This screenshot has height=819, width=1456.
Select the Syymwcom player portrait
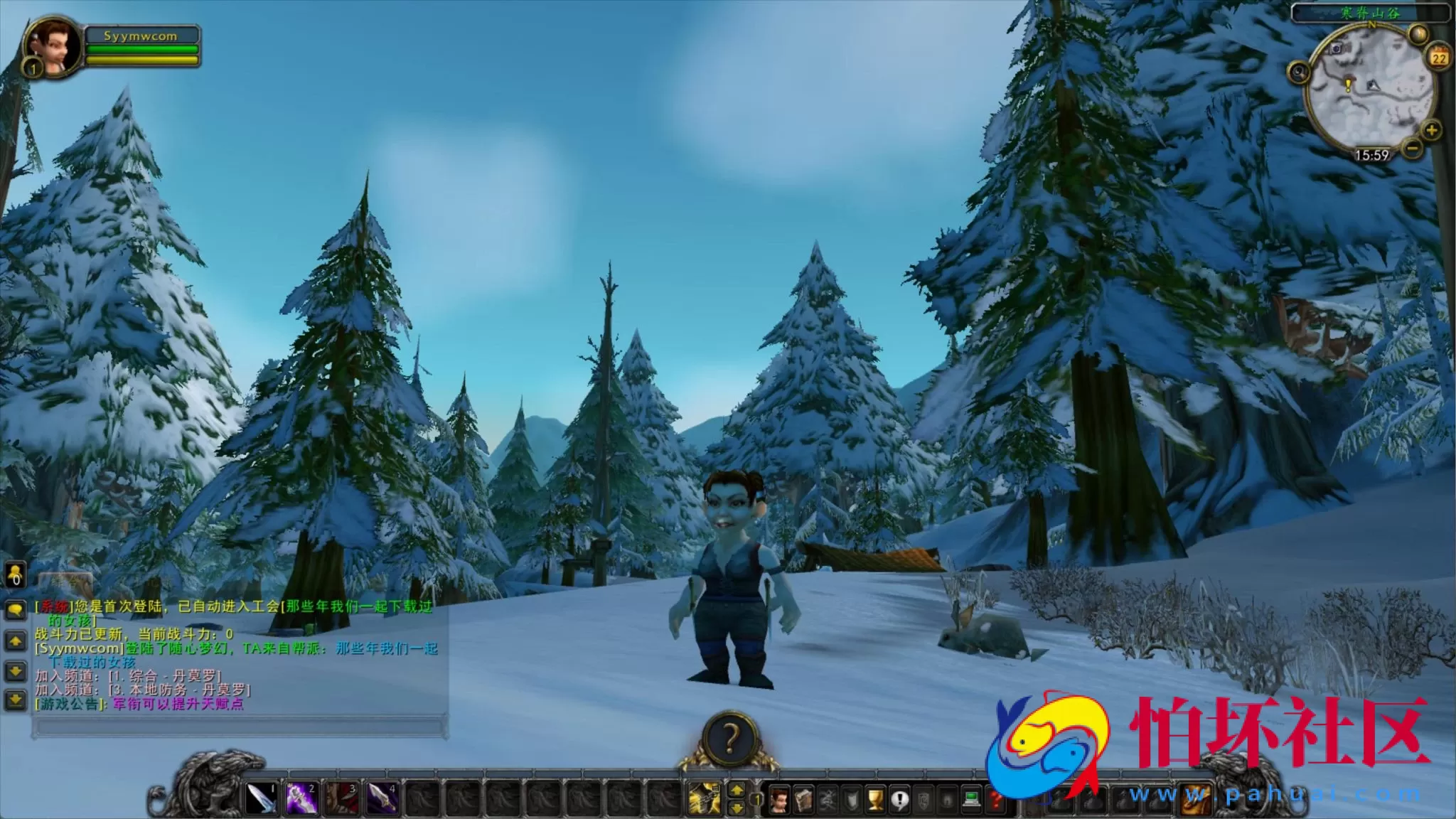52,47
